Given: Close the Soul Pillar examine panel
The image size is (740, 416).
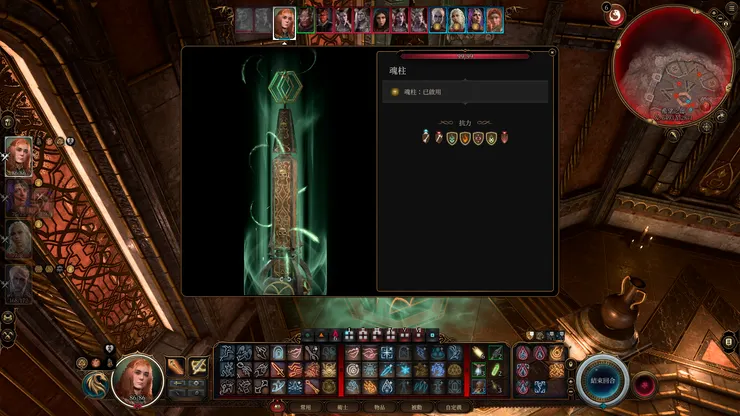Looking at the screenshot, I should click(x=552, y=51).
